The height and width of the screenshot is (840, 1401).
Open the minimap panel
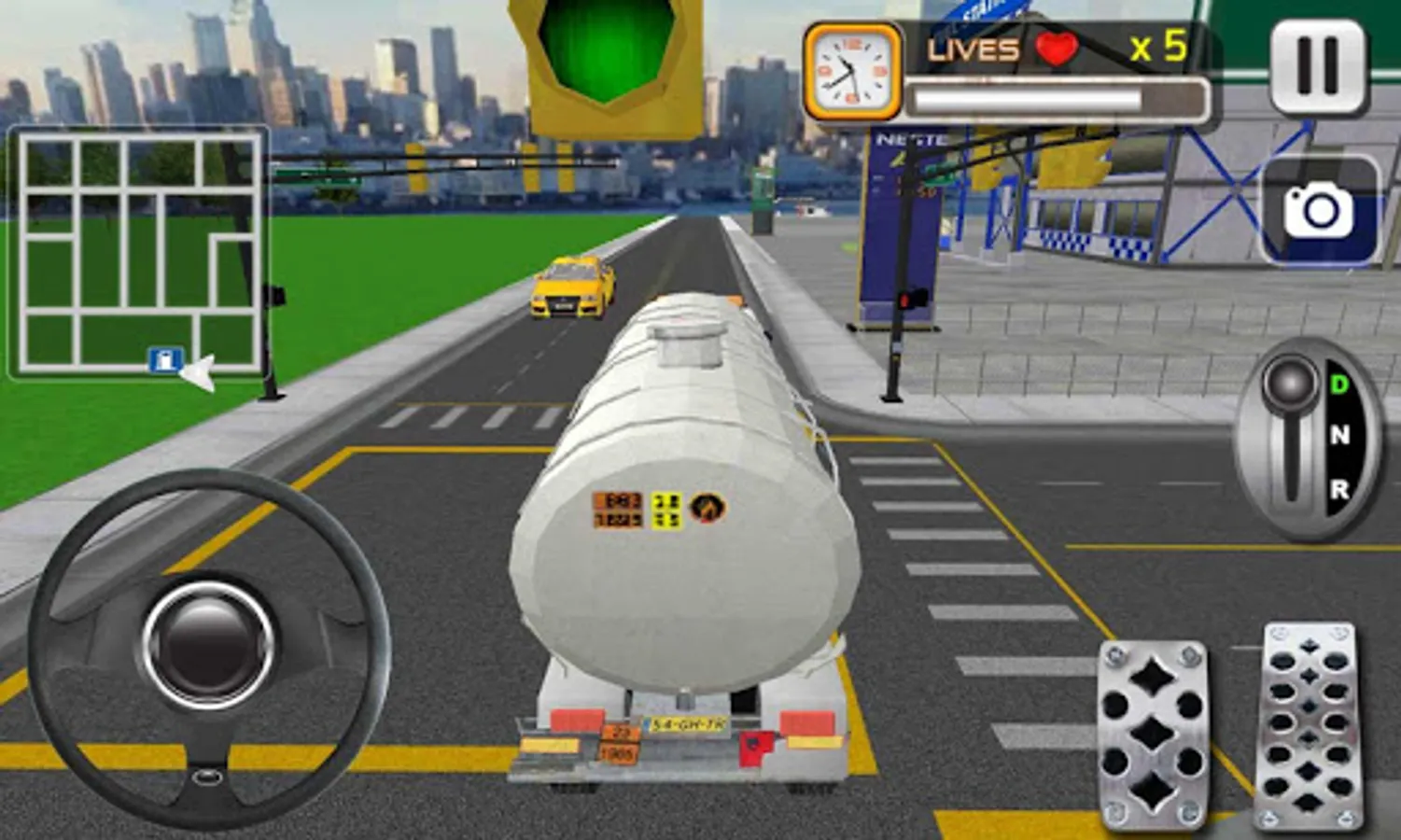[140, 252]
